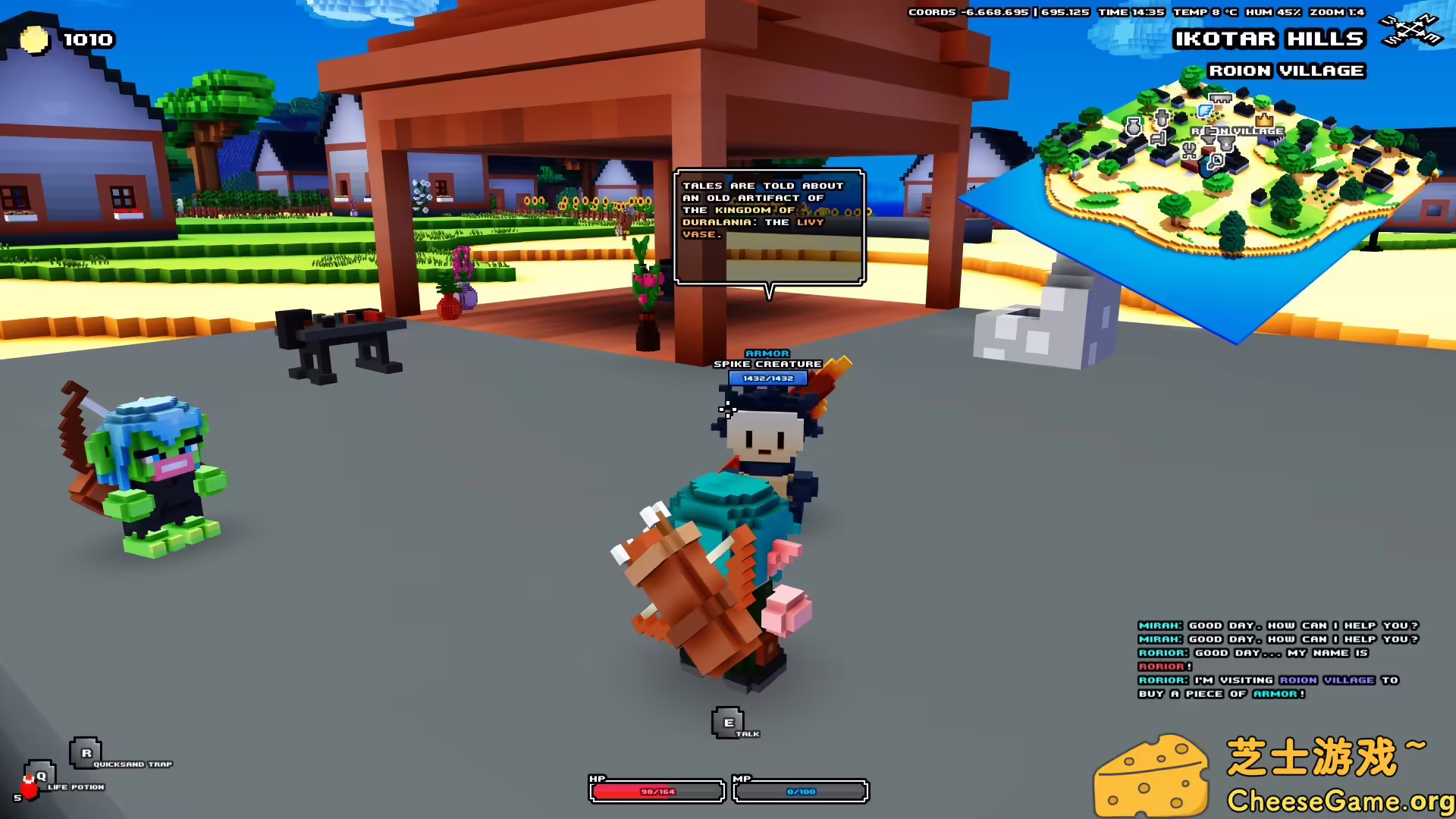Select the crown landmark icon on the minimap
The image size is (1456, 819).
coord(1263,120)
